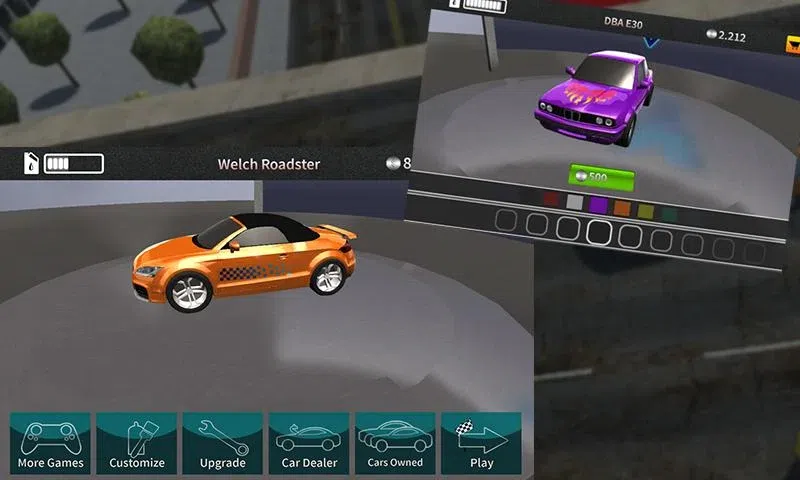Pick the yellow paint color swatch
The image size is (800, 480).
[x=646, y=211]
